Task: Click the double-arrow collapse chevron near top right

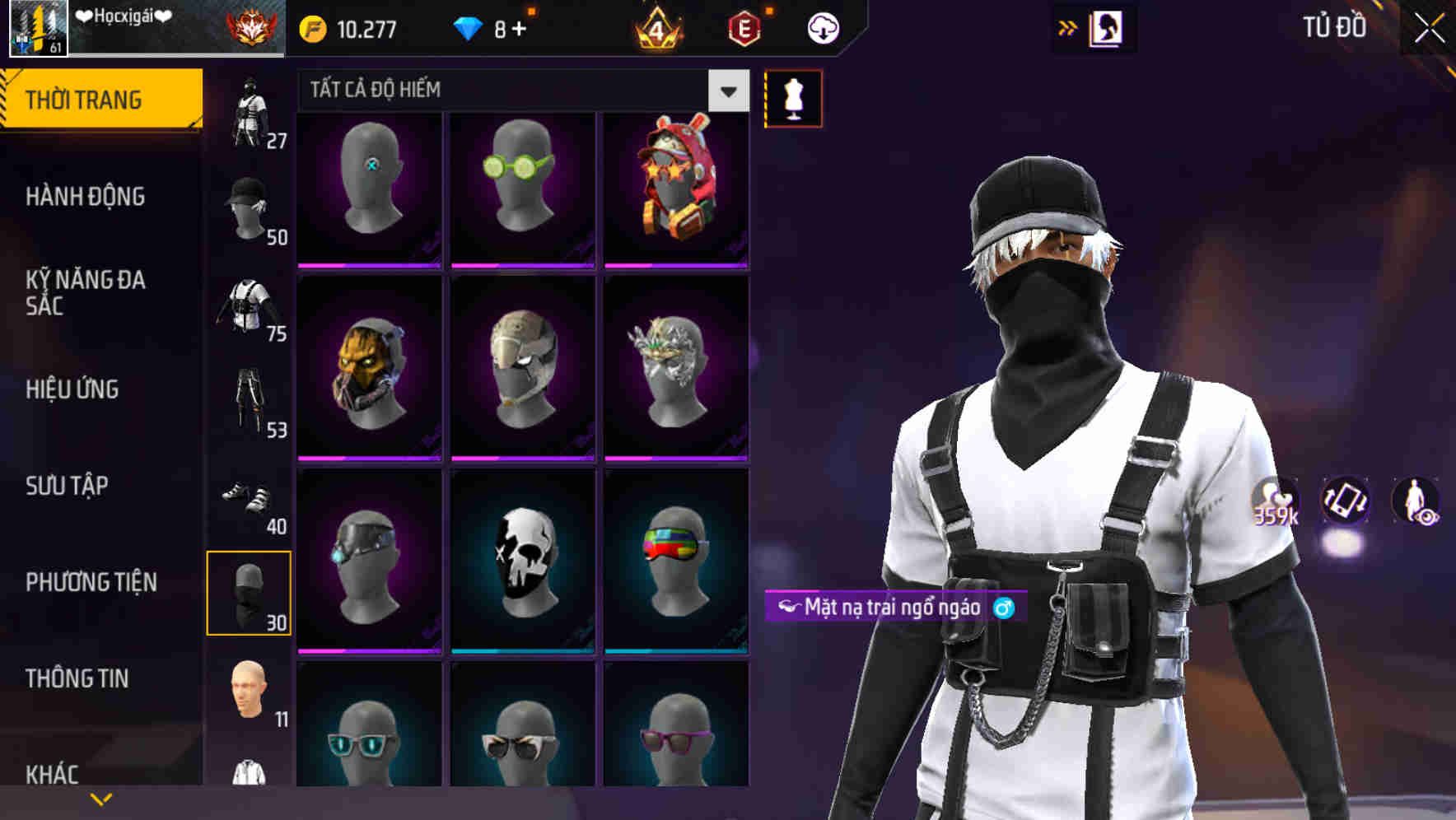Action: (x=1067, y=27)
